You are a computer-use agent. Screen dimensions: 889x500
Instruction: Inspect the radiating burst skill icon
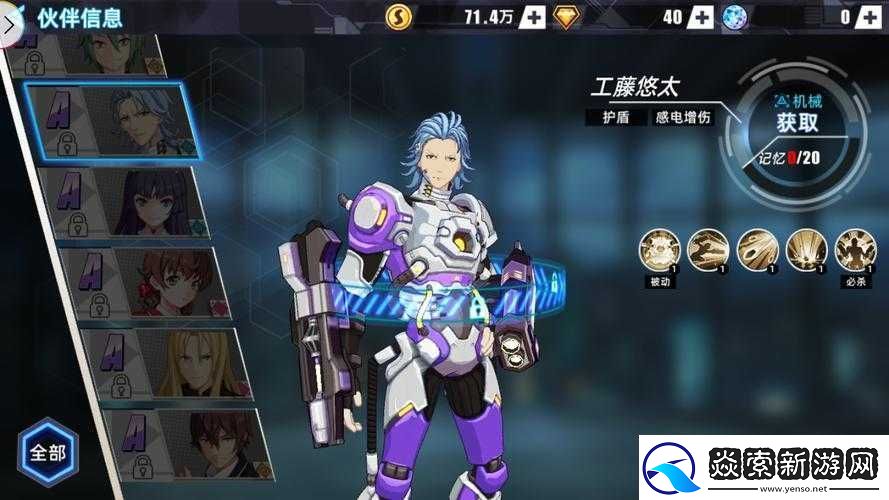click(806, 250)
